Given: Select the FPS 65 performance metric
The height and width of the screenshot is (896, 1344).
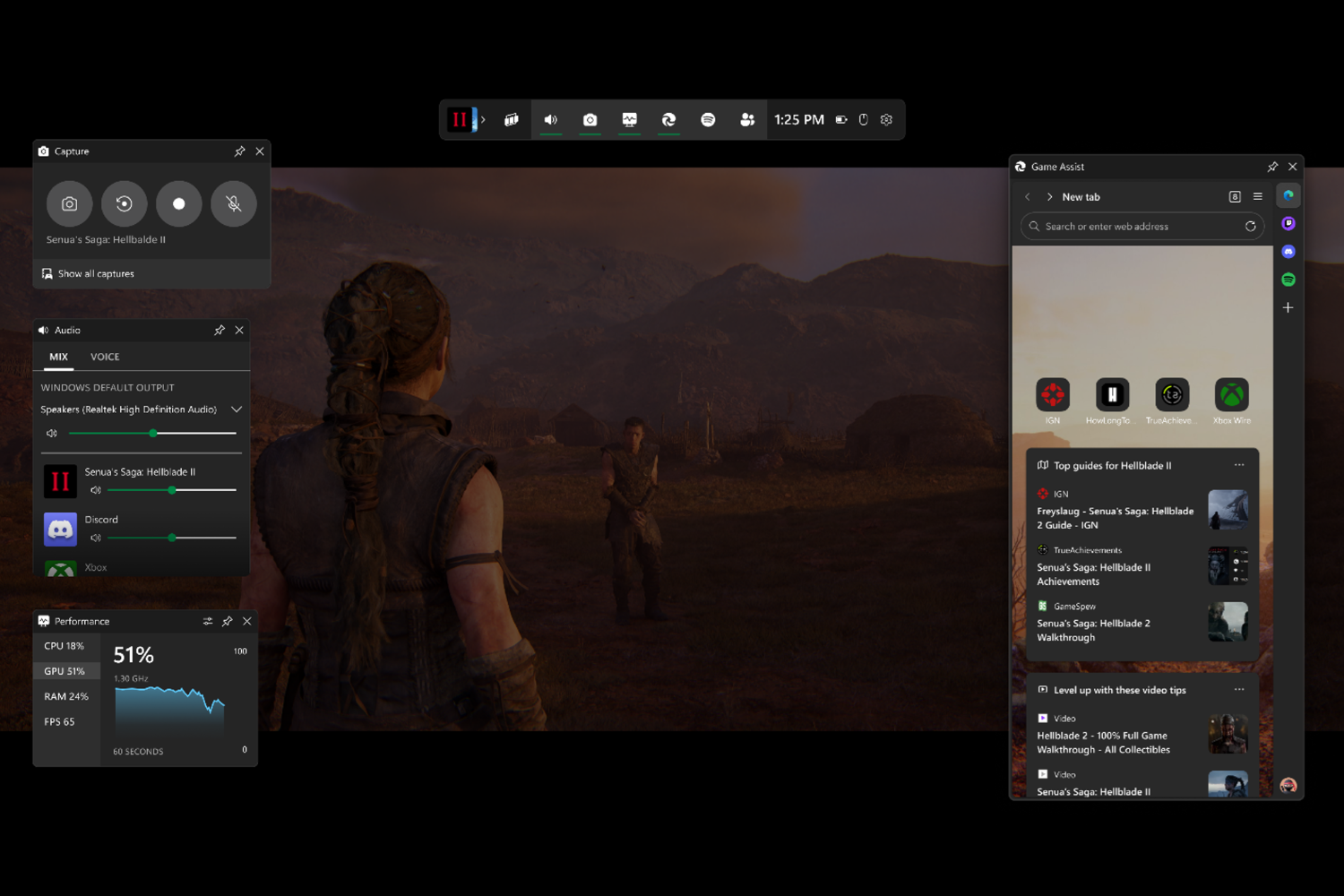Looking at the screenshot, I should (60, 722).
